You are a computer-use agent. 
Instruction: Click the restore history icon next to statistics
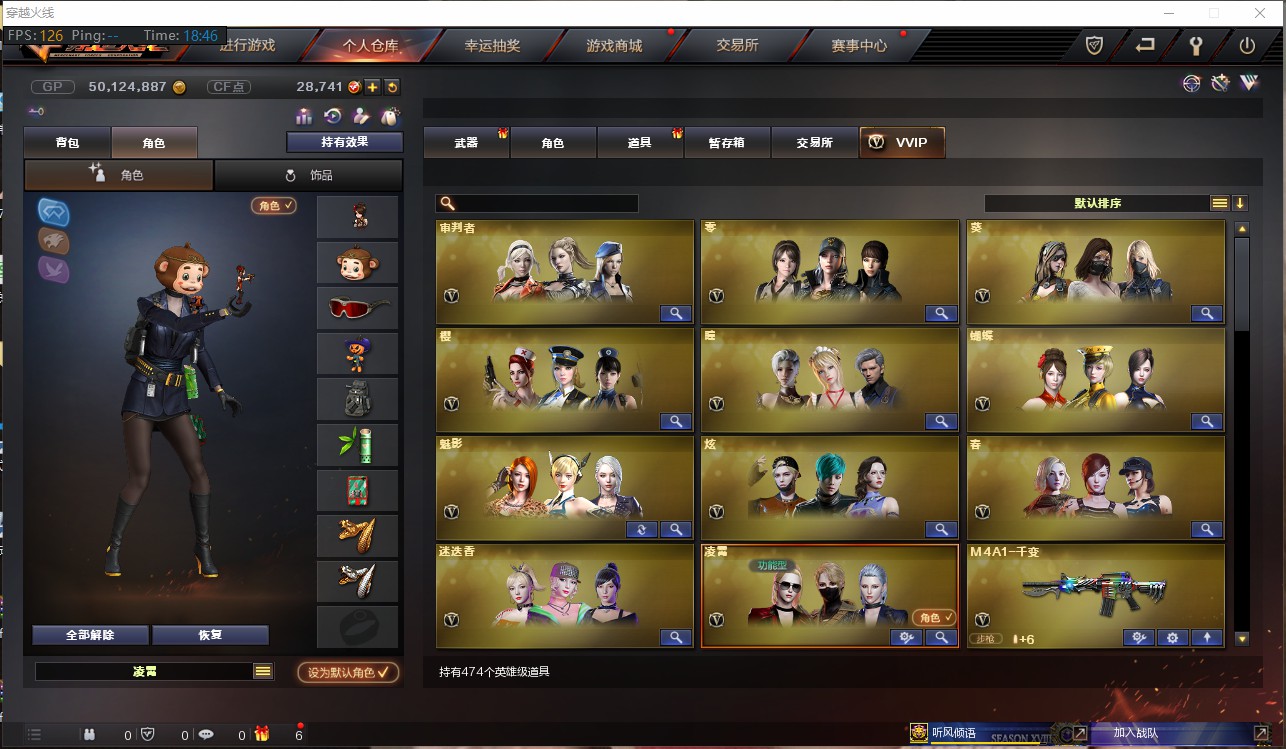click(331, 118)
